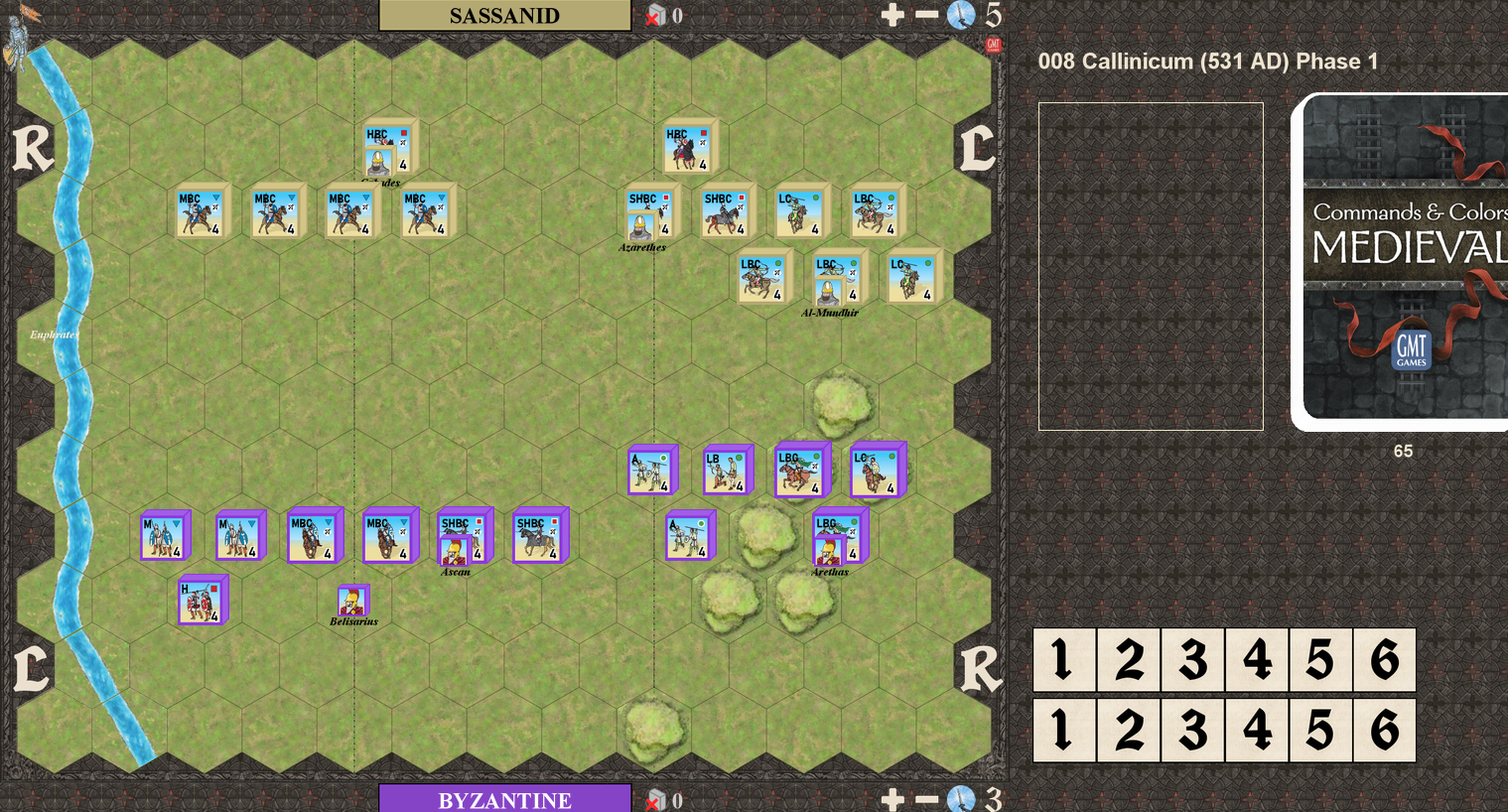Select the Azarethes SHBC unit
The height and width of the screenshot is (812, 1508).
point(649,215)
